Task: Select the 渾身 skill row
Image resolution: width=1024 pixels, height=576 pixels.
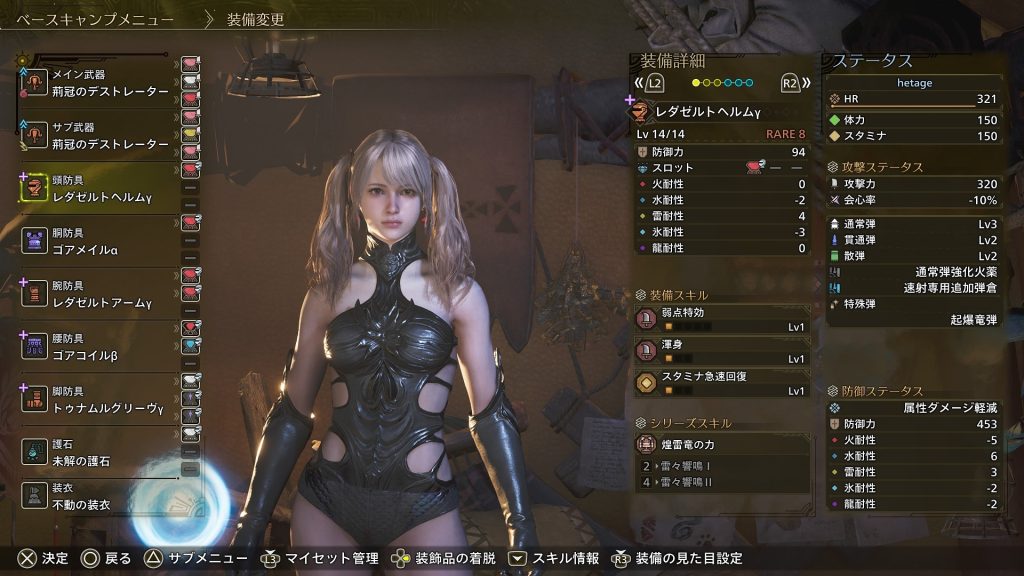Action: point(722,350)
